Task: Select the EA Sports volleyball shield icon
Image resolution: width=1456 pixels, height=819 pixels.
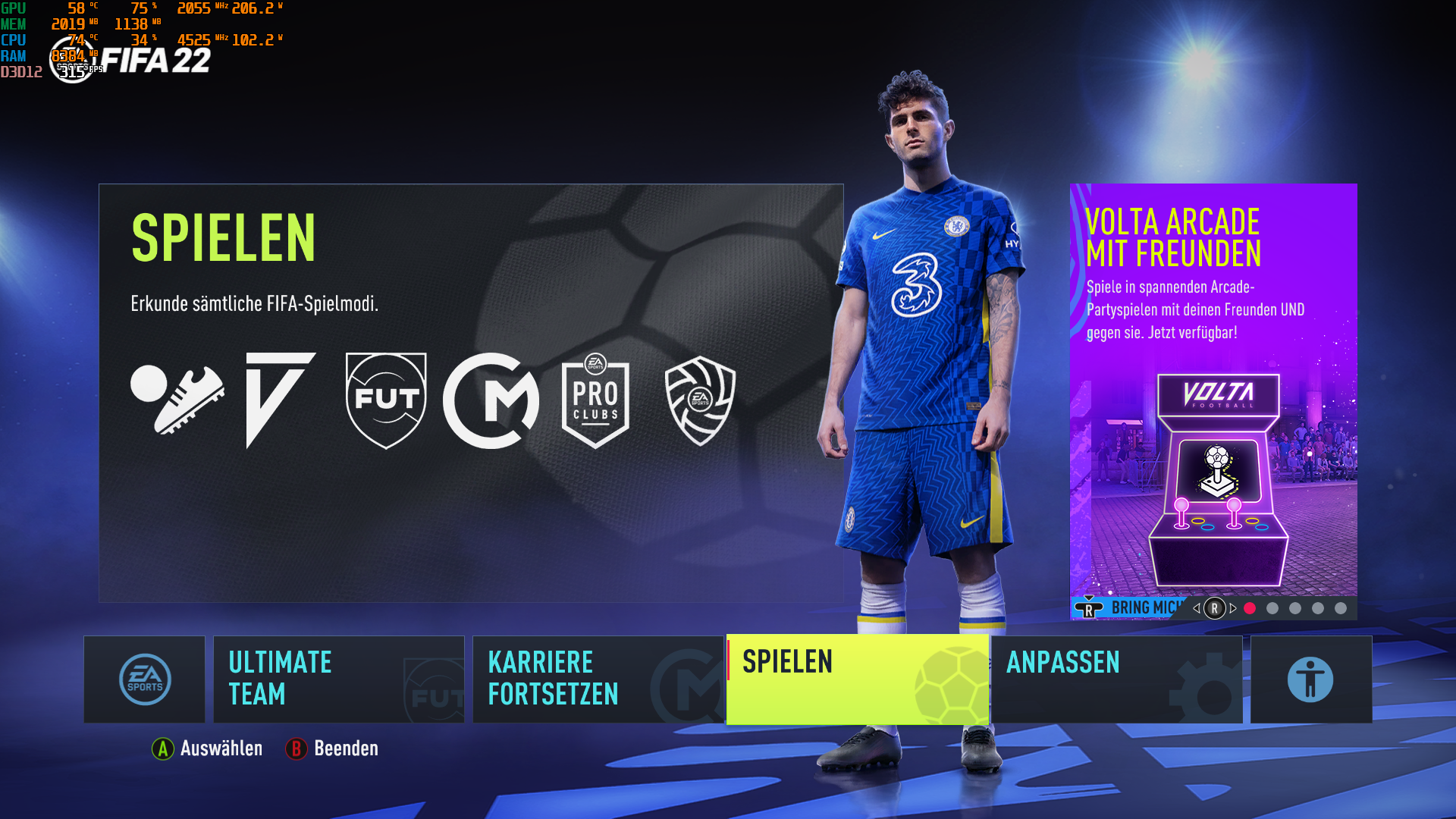Action: 699,398
